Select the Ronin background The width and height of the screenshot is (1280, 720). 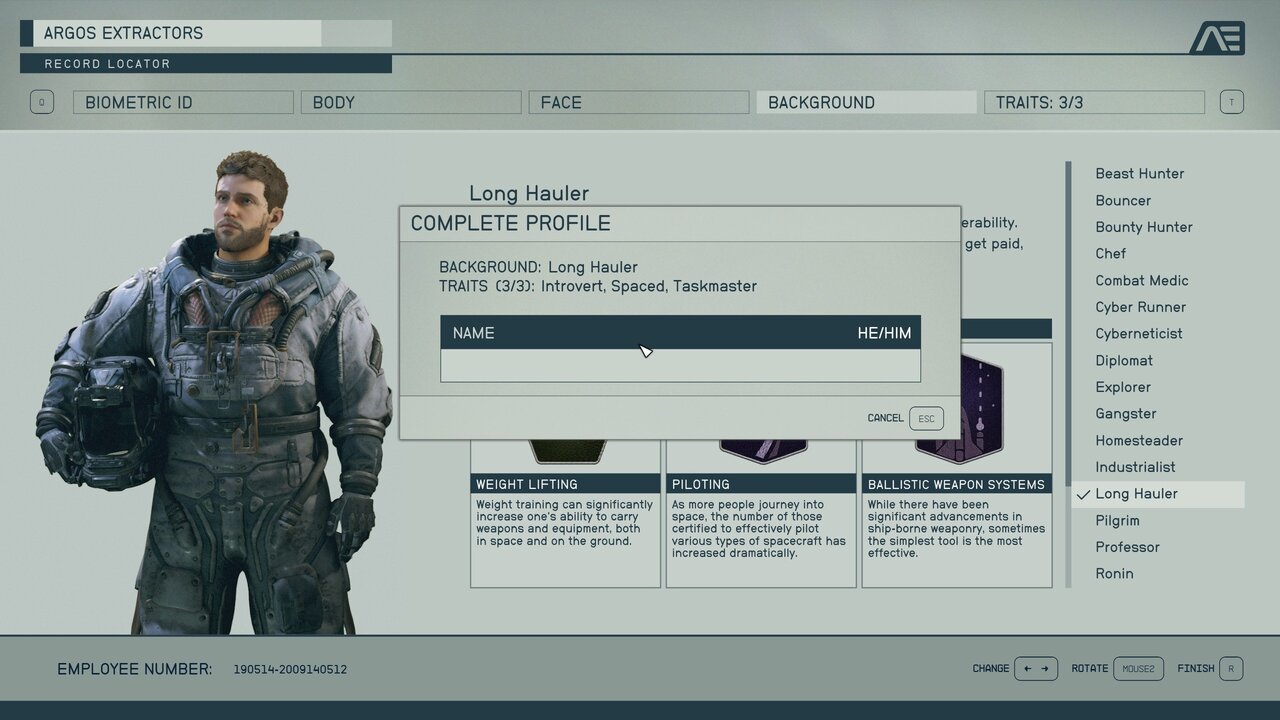[x=1114, y=574]
